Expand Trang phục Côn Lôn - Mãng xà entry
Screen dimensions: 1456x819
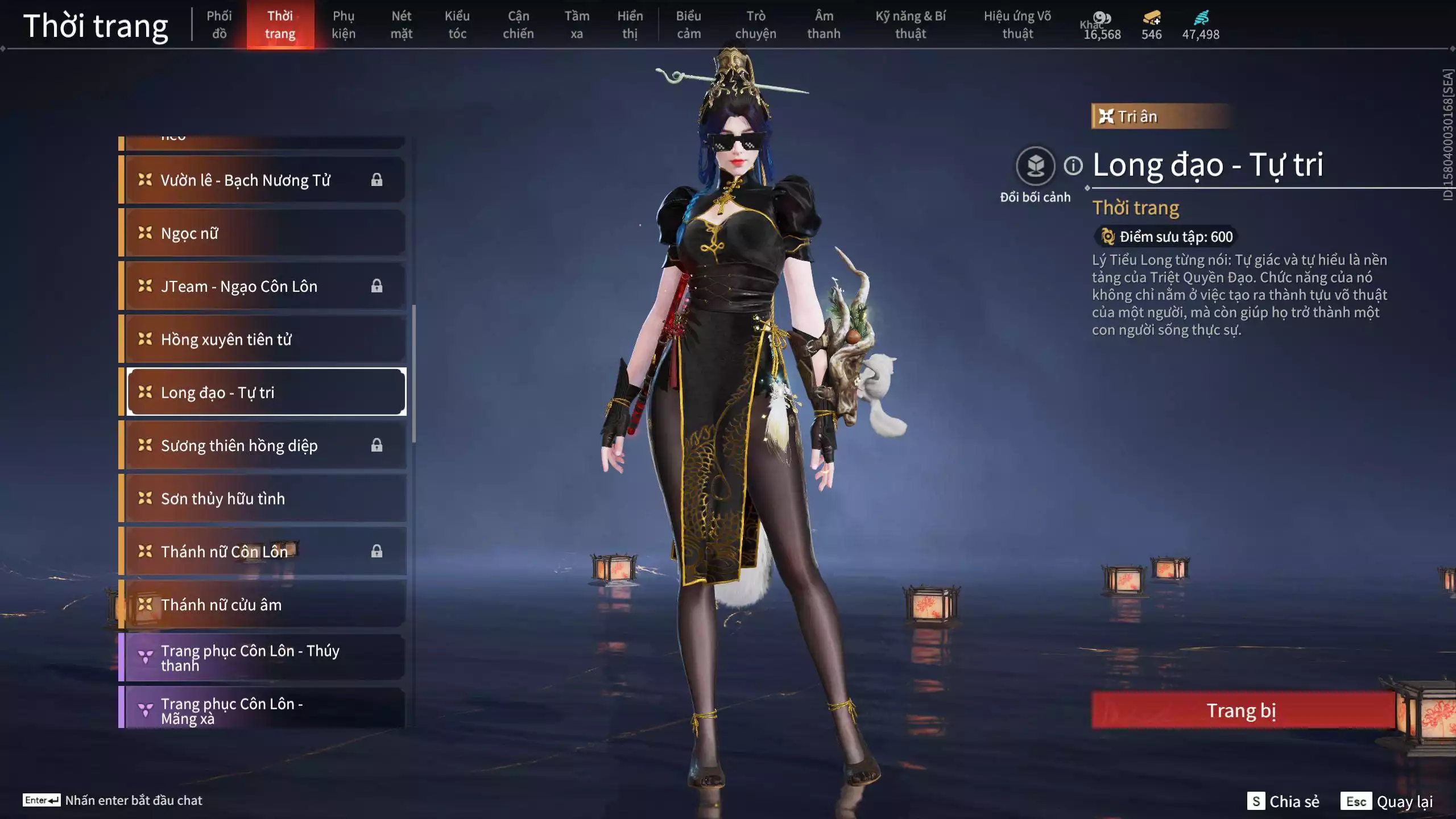[x=262, y=712]
